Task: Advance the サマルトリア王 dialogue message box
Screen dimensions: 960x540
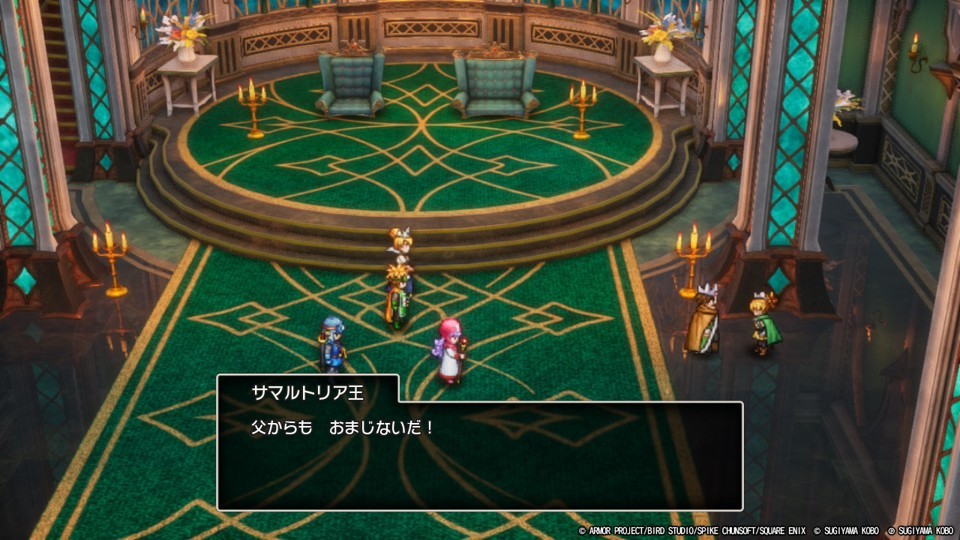Action: click(x=479, y=455)
